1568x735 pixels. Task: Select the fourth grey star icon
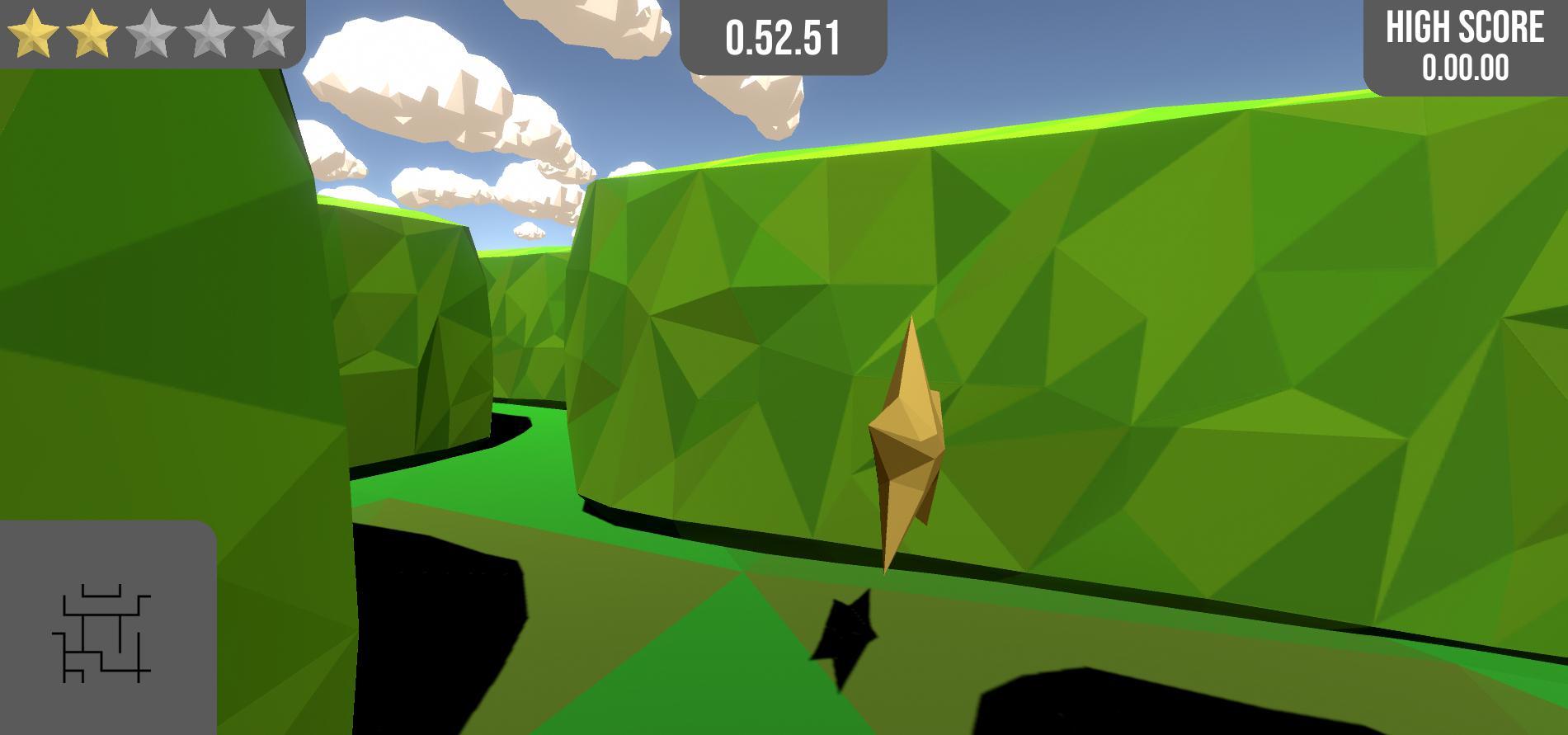coord(211,31)
